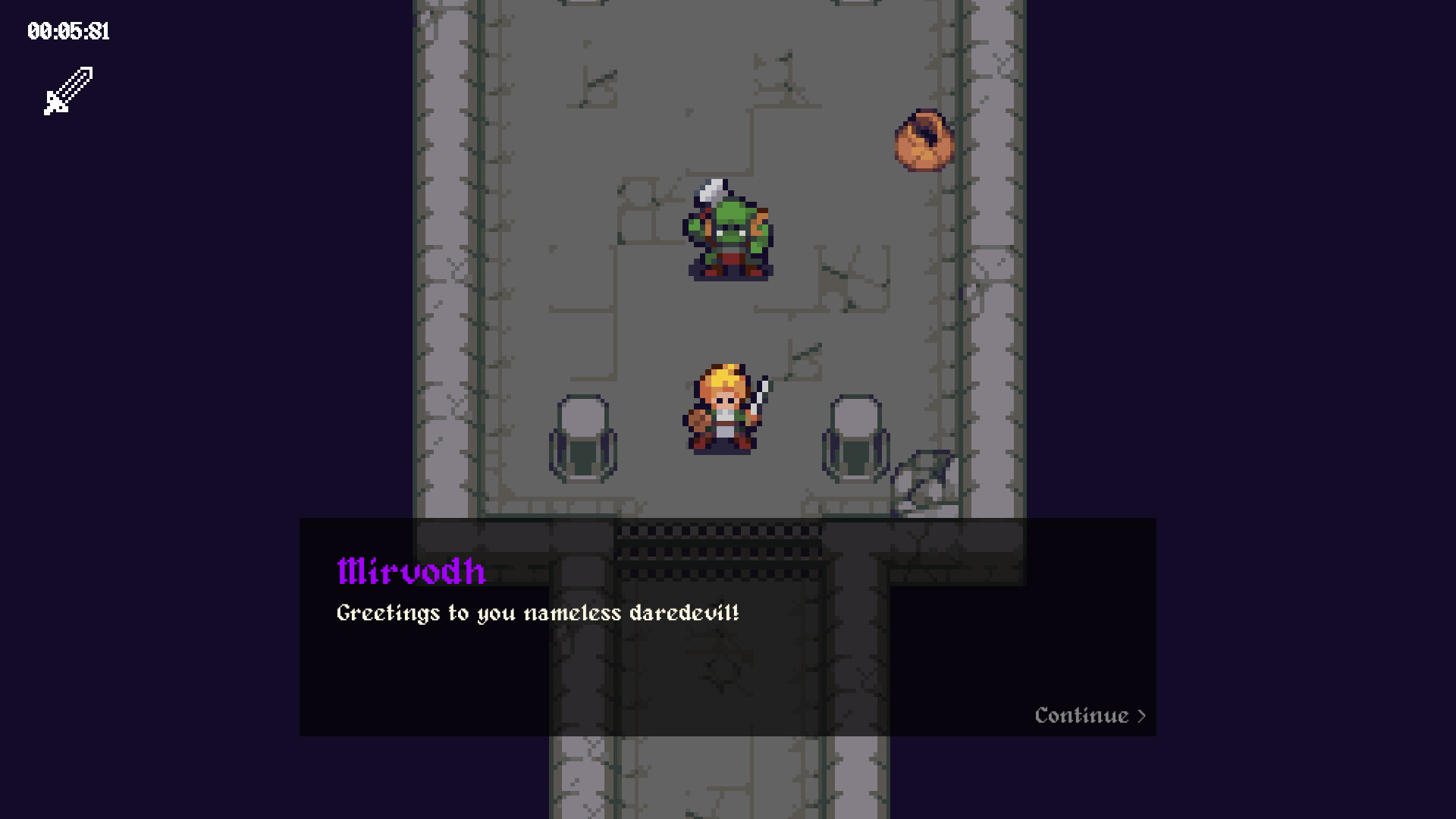Click the dialogue text greeting the nameless daredevil

tap(538, 613)
